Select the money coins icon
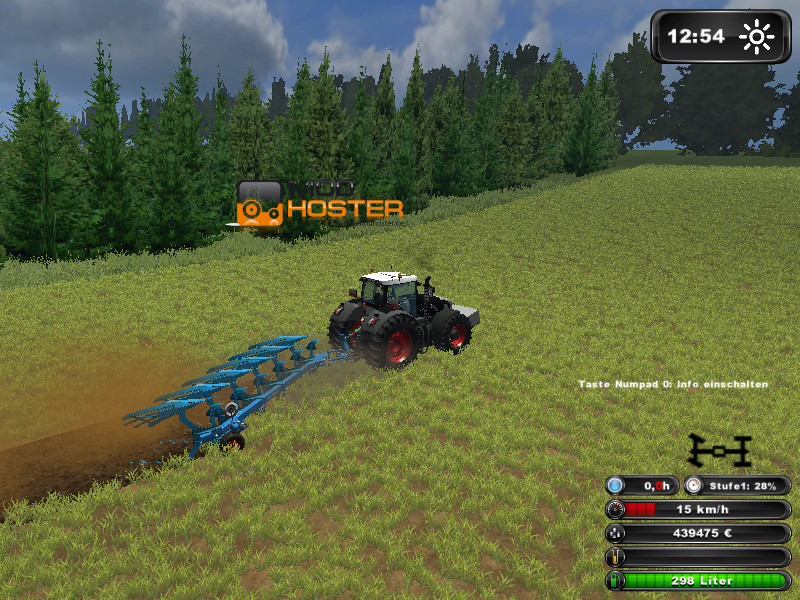 (x=617, y=533)
